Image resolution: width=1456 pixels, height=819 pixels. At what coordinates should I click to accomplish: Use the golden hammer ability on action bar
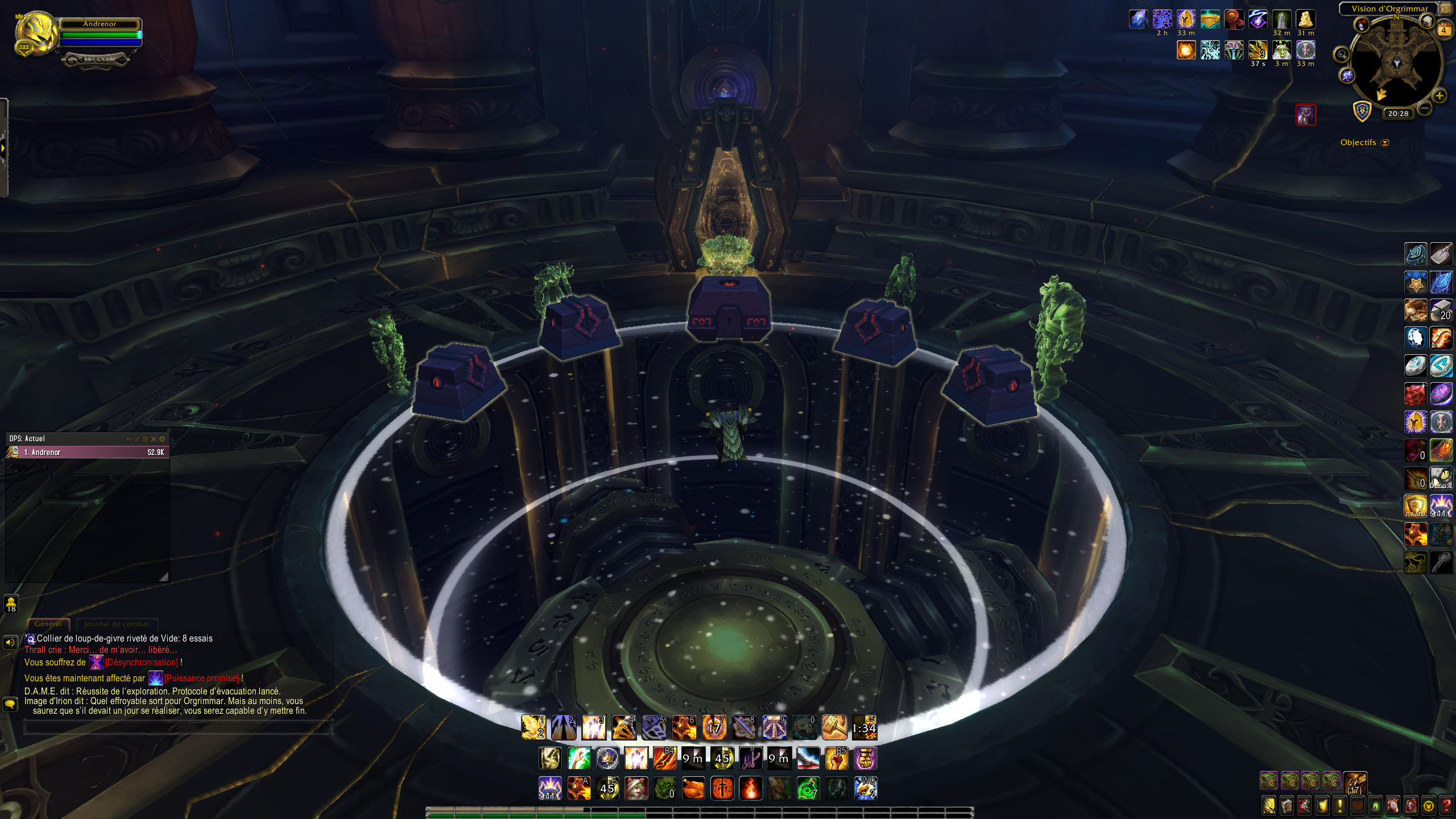(x=834, y=727)
